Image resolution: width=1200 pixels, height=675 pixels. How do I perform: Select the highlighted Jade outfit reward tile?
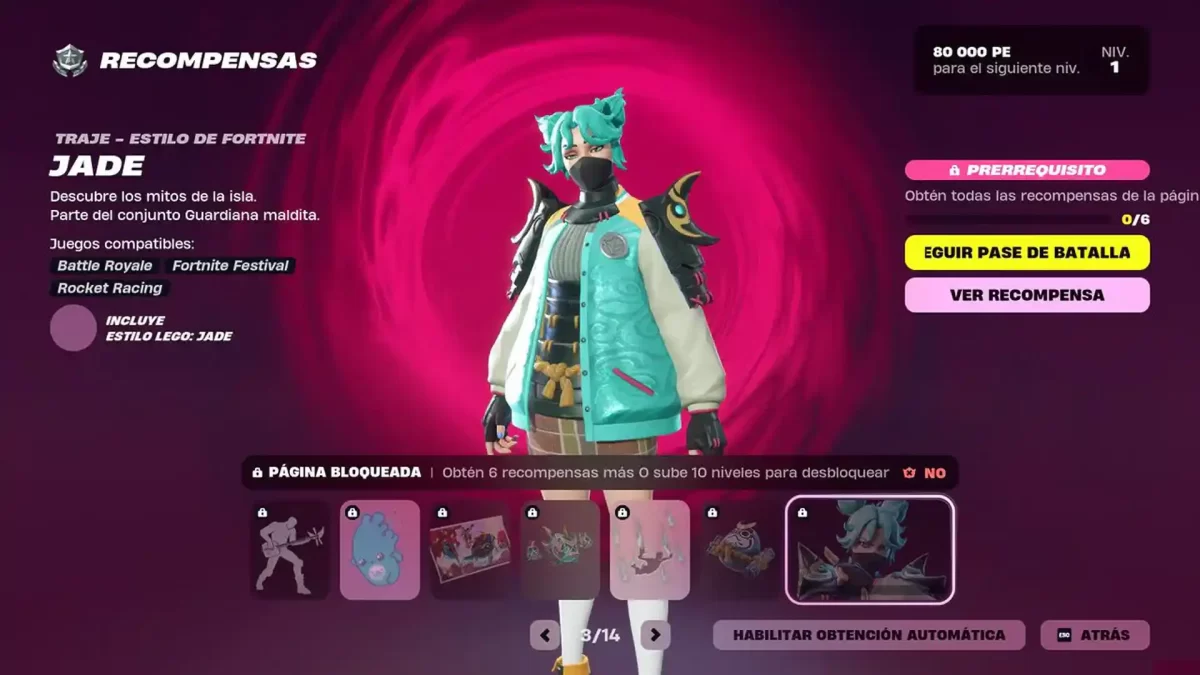point(870,550)
